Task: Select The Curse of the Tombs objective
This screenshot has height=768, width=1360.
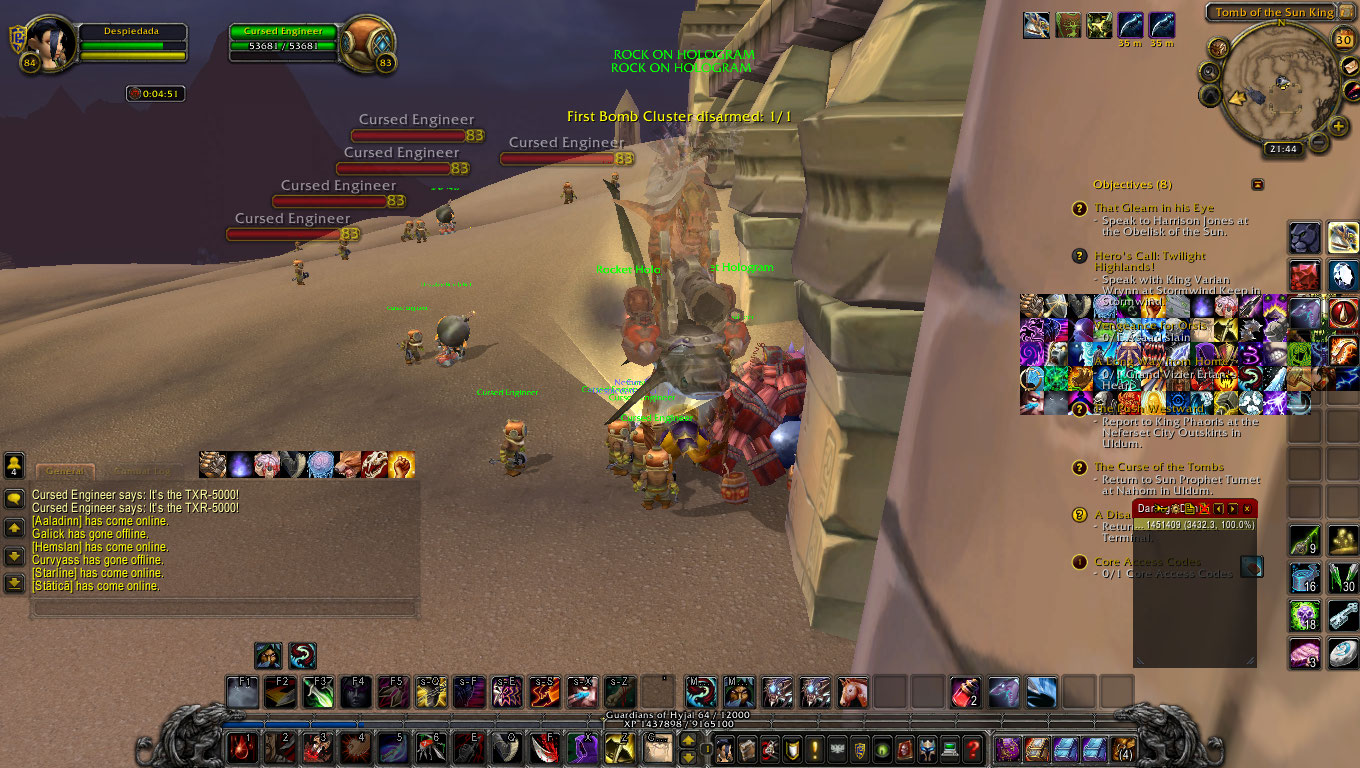Action: click(x=1158, y=467)
